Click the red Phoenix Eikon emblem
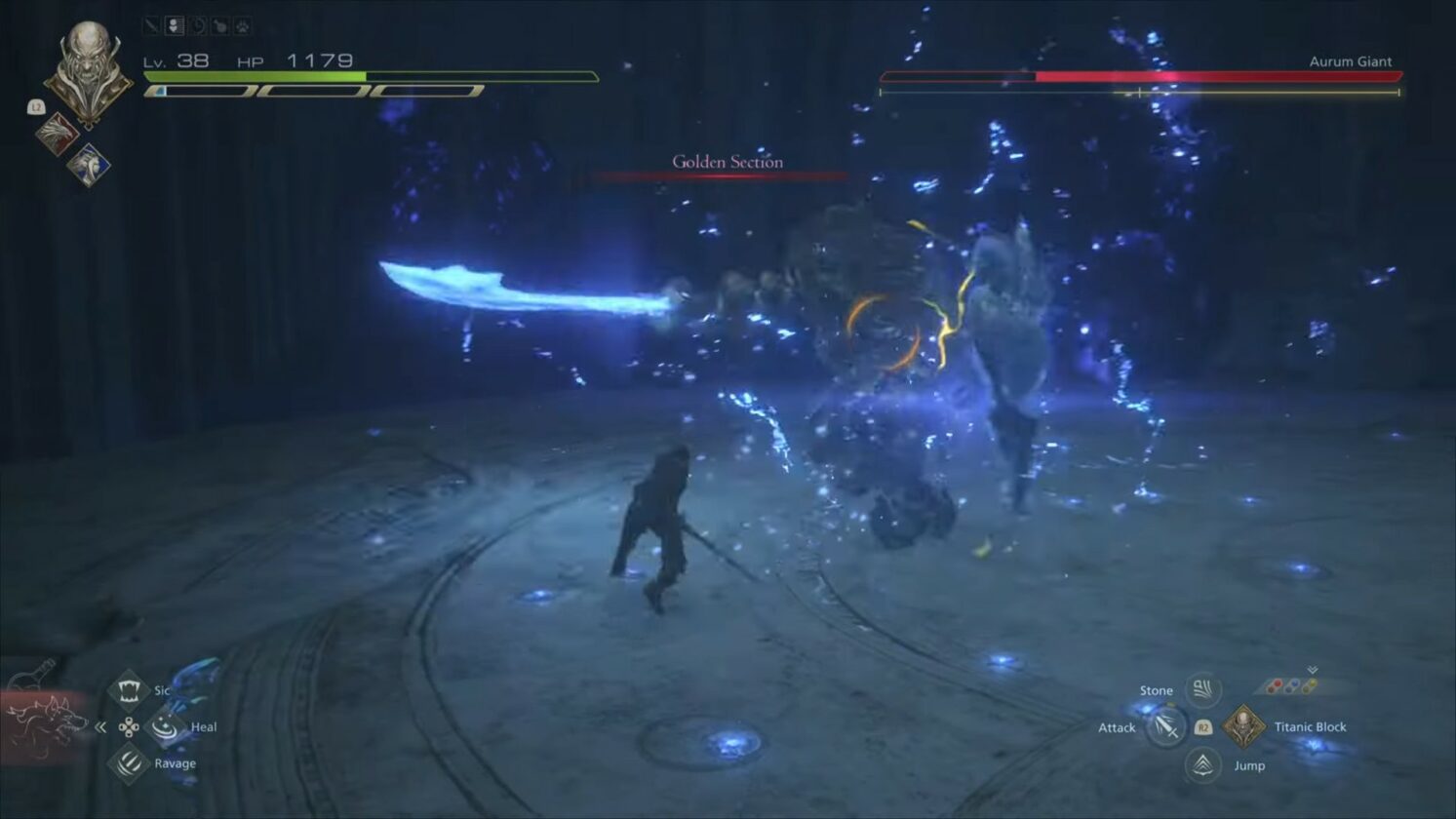 click(x=58, y=134)
